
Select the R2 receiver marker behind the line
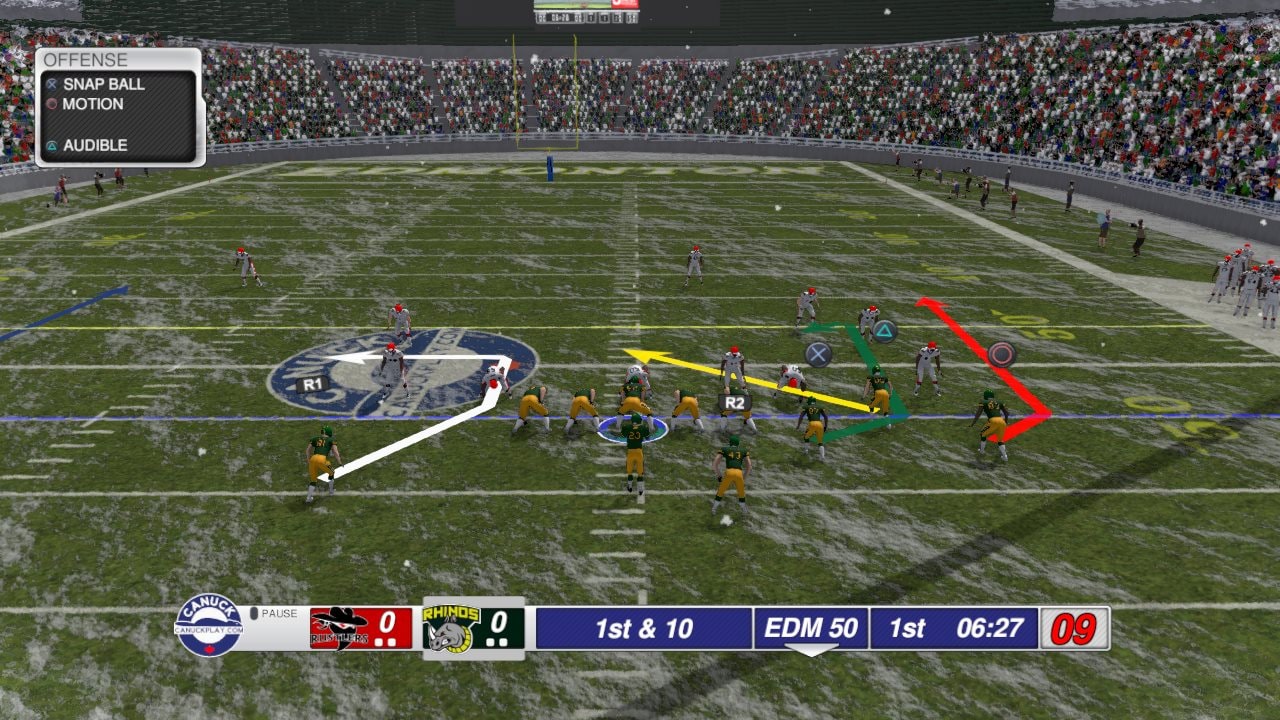pos(732,400)
